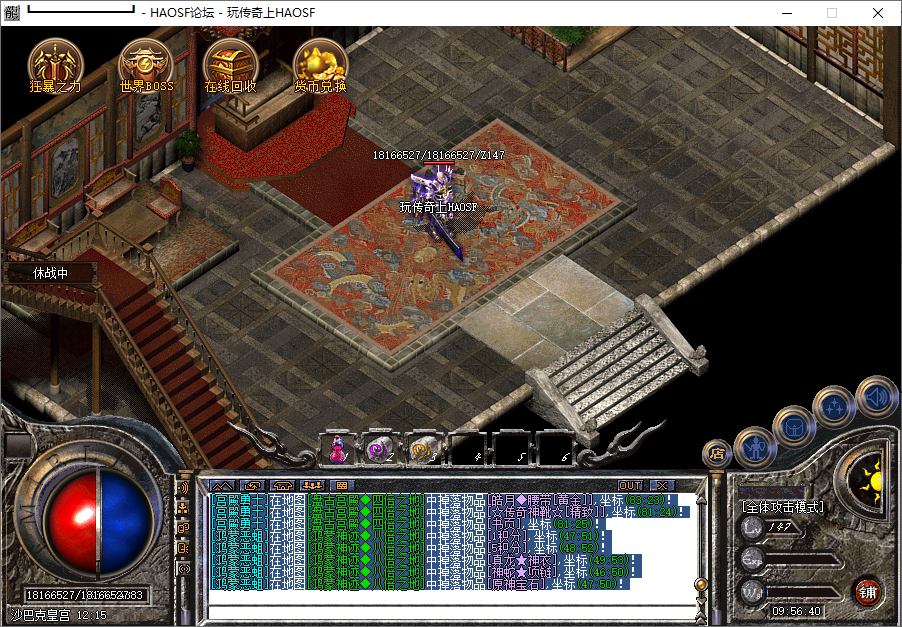Image resolution: width=902 pixels, height=627 pixels.
Task: Open the 狂暴之力 menu
Action: pos(55,65)
